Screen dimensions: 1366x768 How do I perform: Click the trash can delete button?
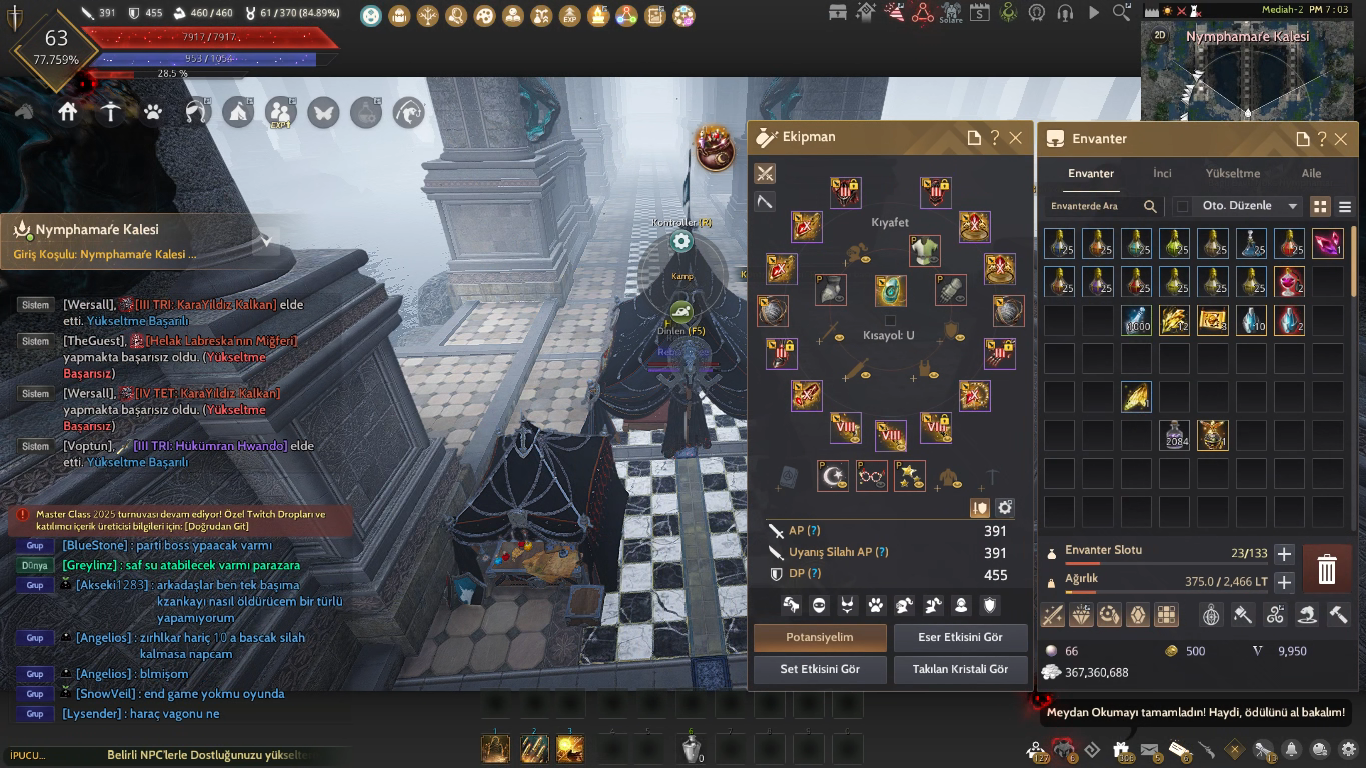coord(1326,570)
